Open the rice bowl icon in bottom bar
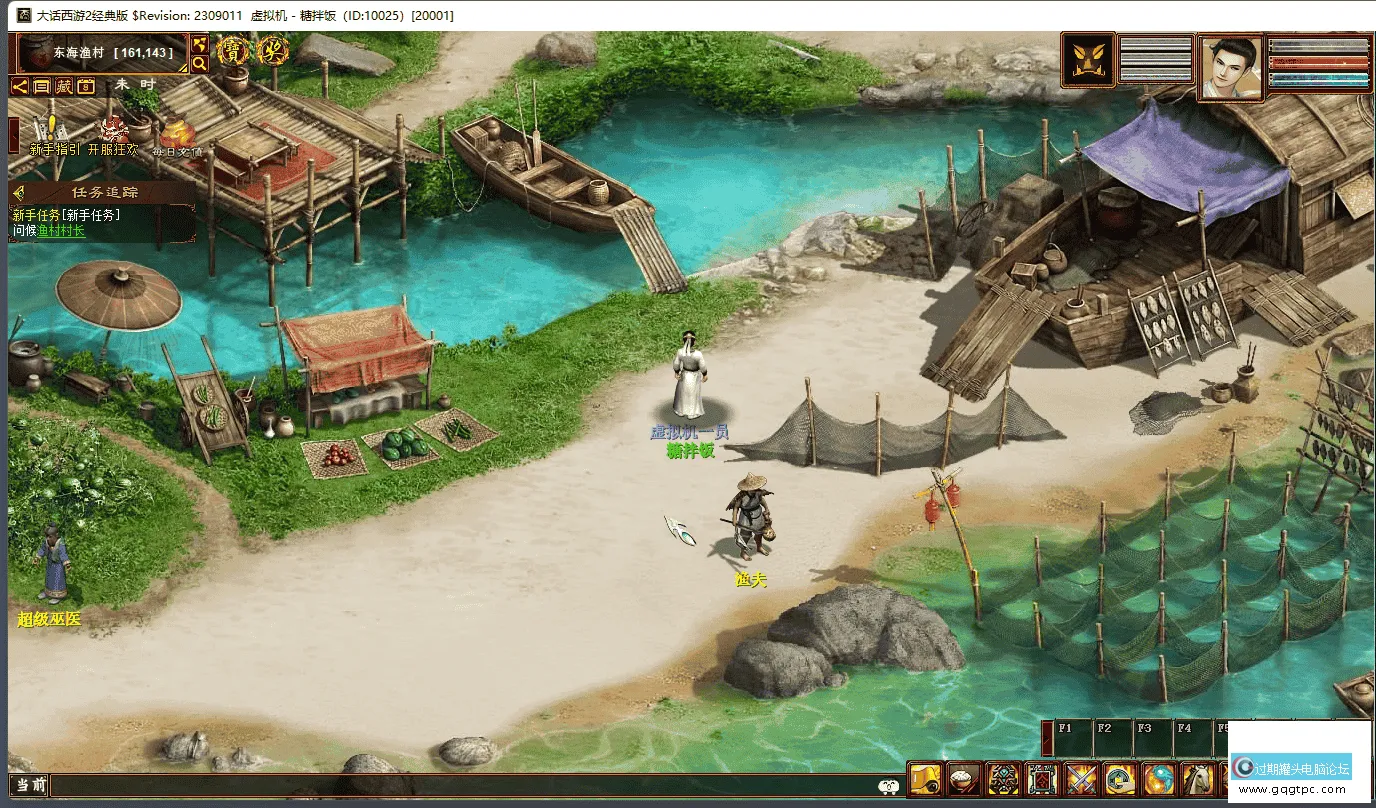This screenshot has height=808, width=1376. pos(964,778)
